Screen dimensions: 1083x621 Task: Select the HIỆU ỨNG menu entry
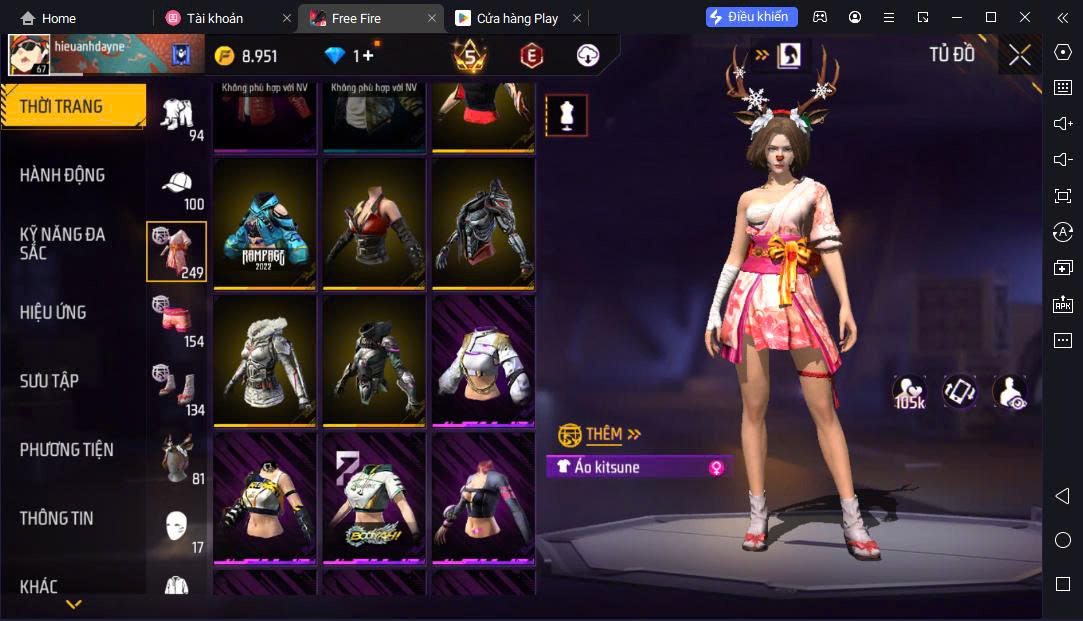coord(53,312)
